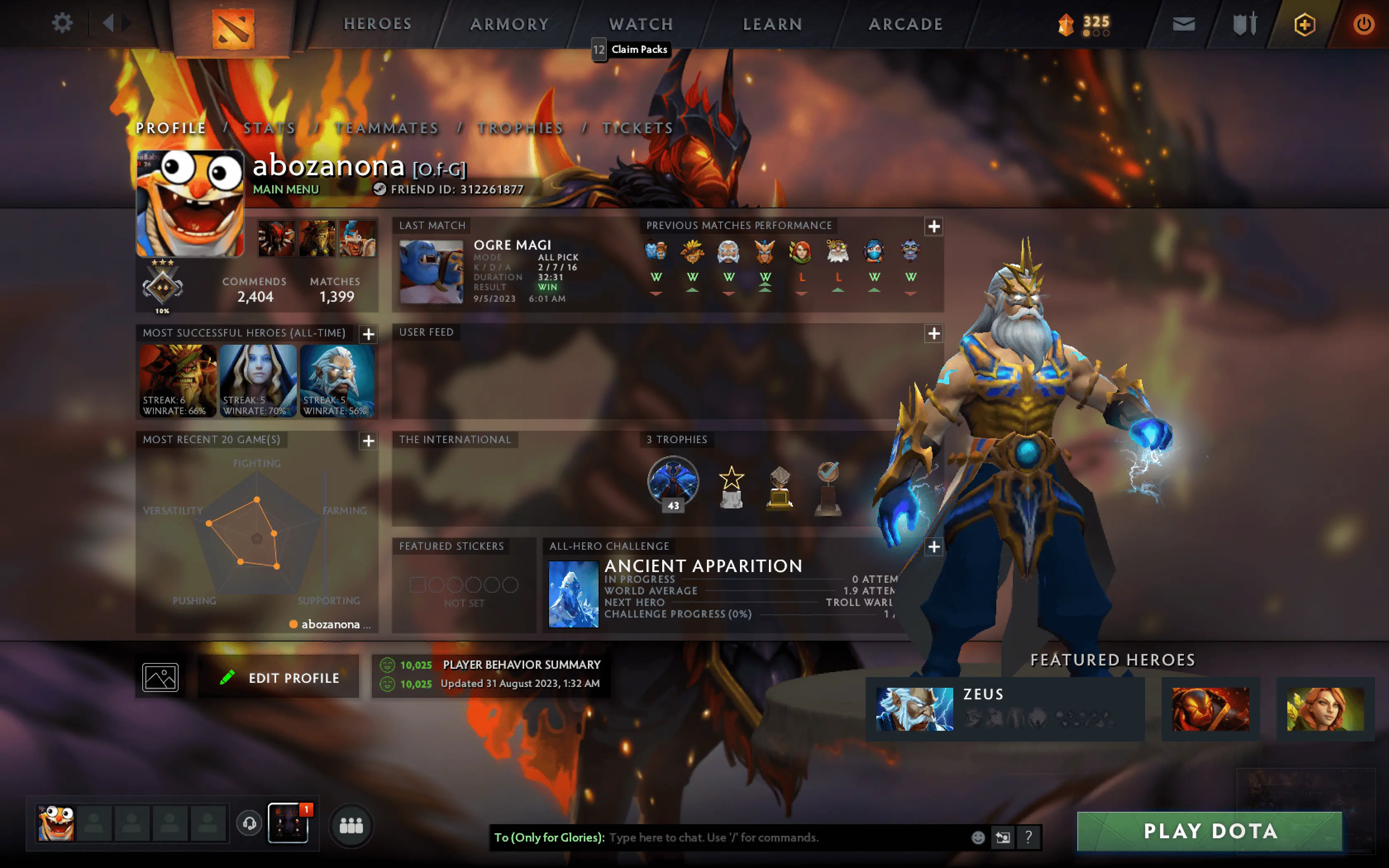Open the Watch section
This screenshot has height=868, width=1389.
point(640,24)
